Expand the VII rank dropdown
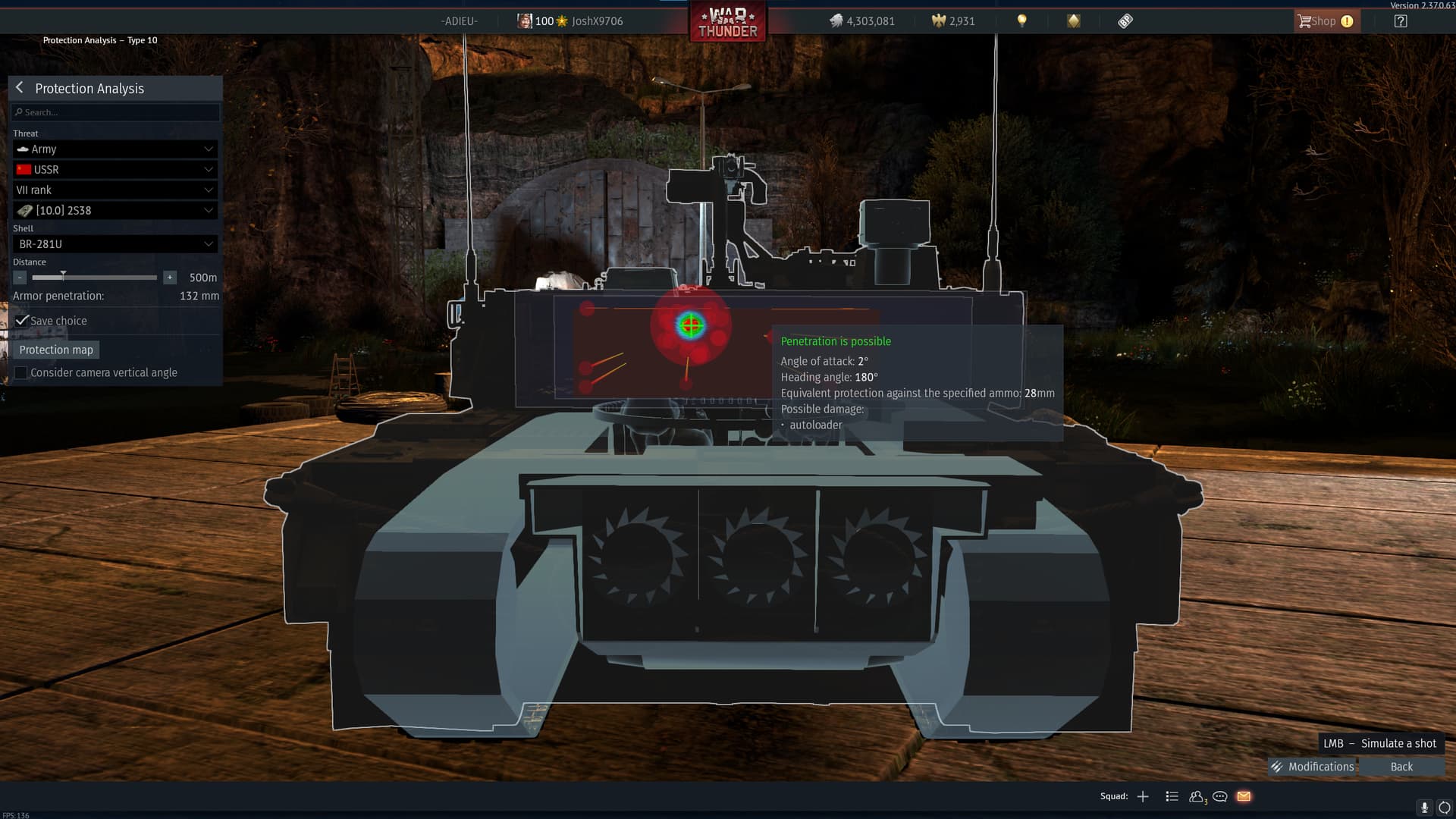1456x819 pixels. tap(115, 190)
